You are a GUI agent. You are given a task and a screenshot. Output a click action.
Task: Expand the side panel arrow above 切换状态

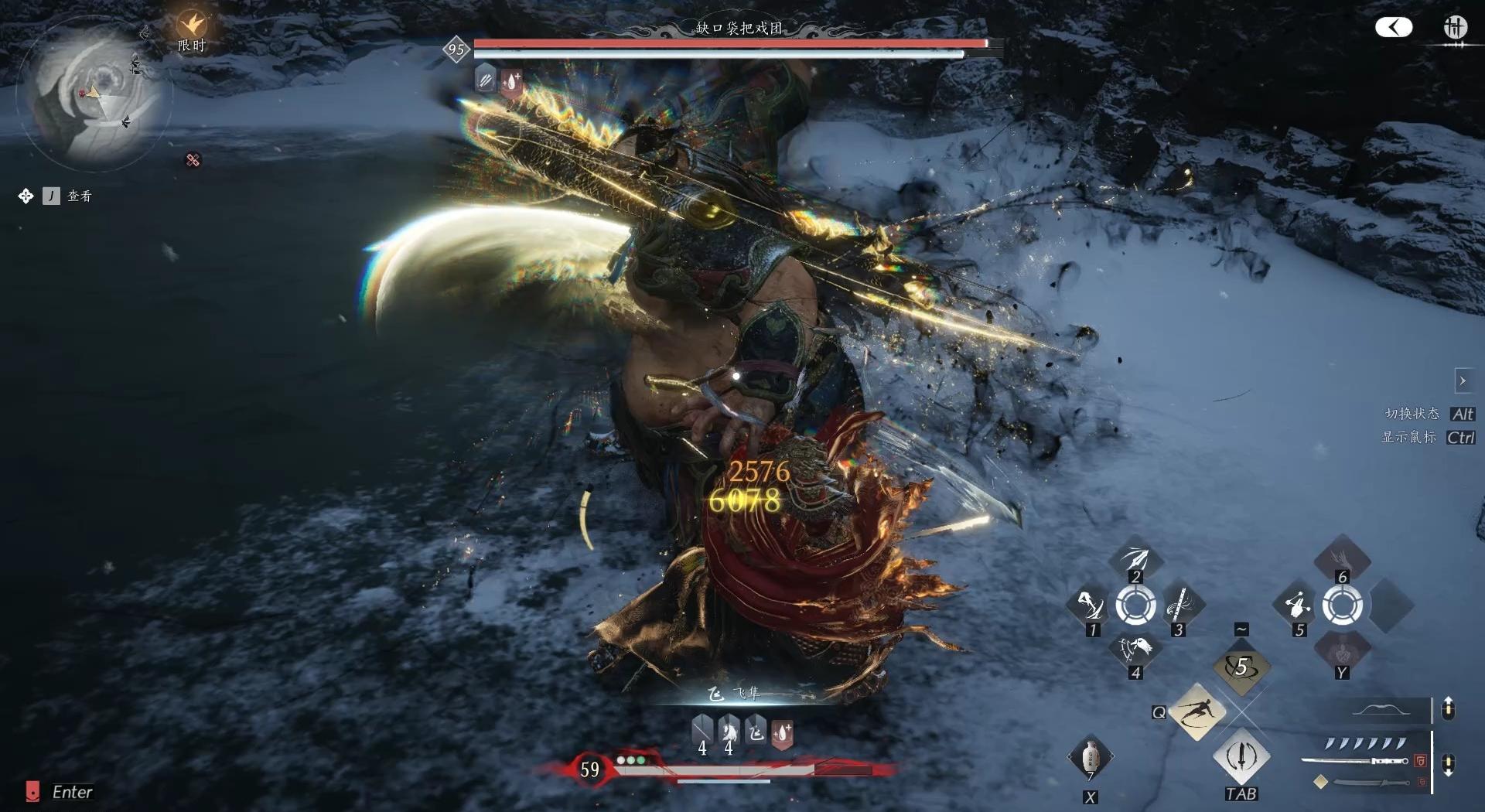point(1462,380)
